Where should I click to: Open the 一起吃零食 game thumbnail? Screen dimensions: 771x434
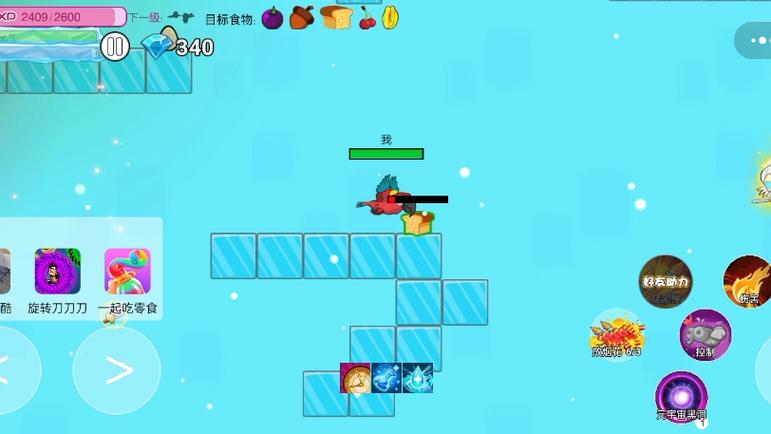tap(128, 272)
